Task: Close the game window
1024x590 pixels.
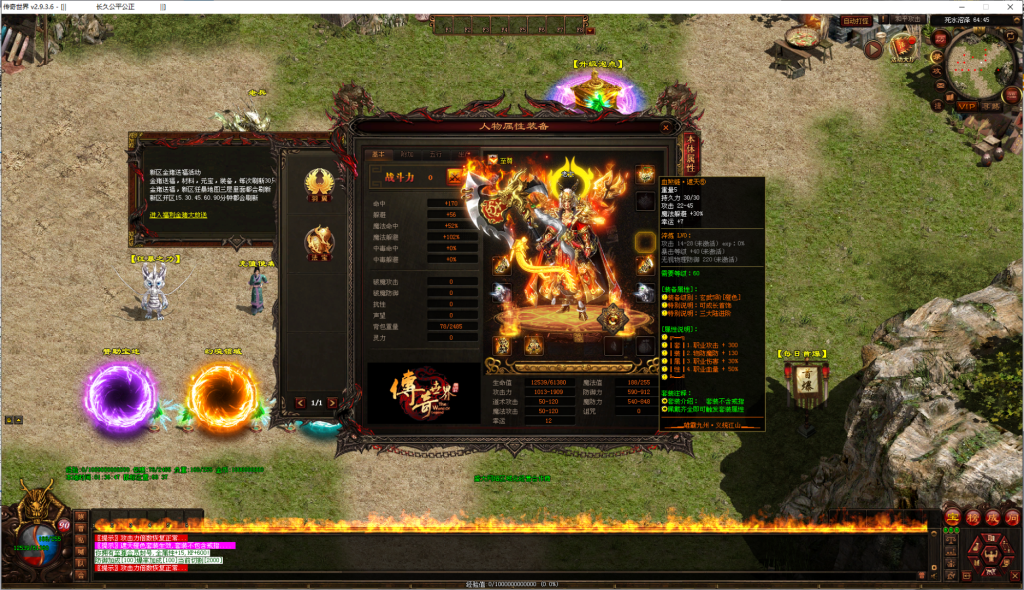Action: pyautogui.click(x=1010, y=6)
